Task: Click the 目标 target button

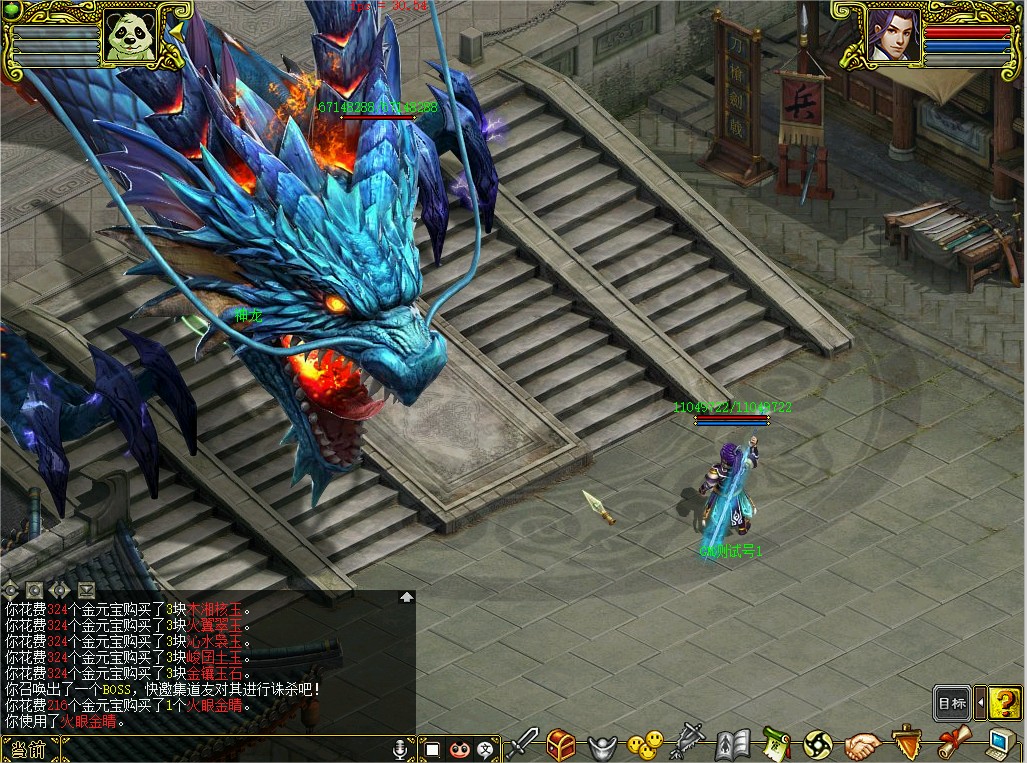Action: coord(952,703)
